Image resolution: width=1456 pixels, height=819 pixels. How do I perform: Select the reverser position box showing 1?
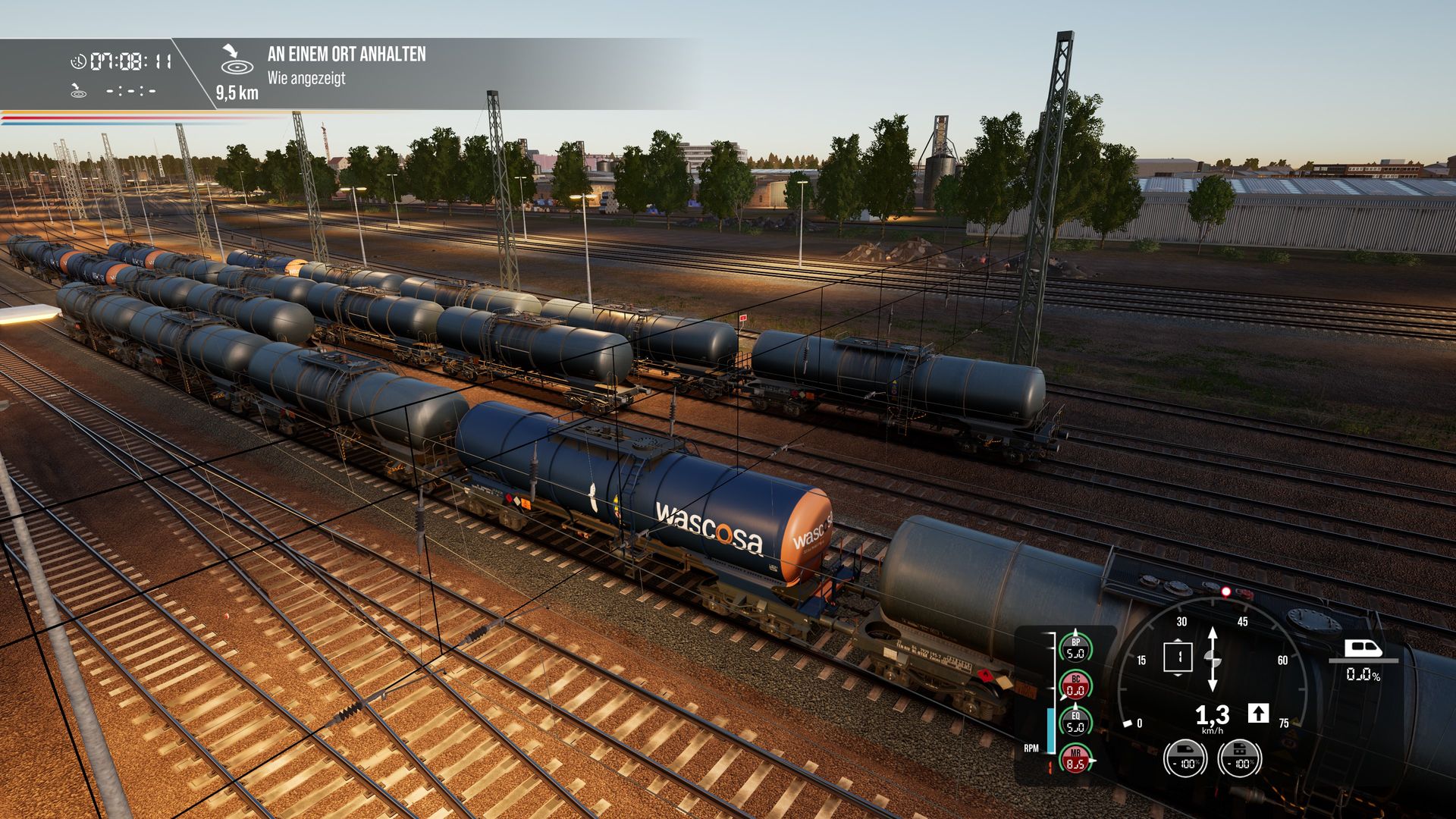[1178, 657]
